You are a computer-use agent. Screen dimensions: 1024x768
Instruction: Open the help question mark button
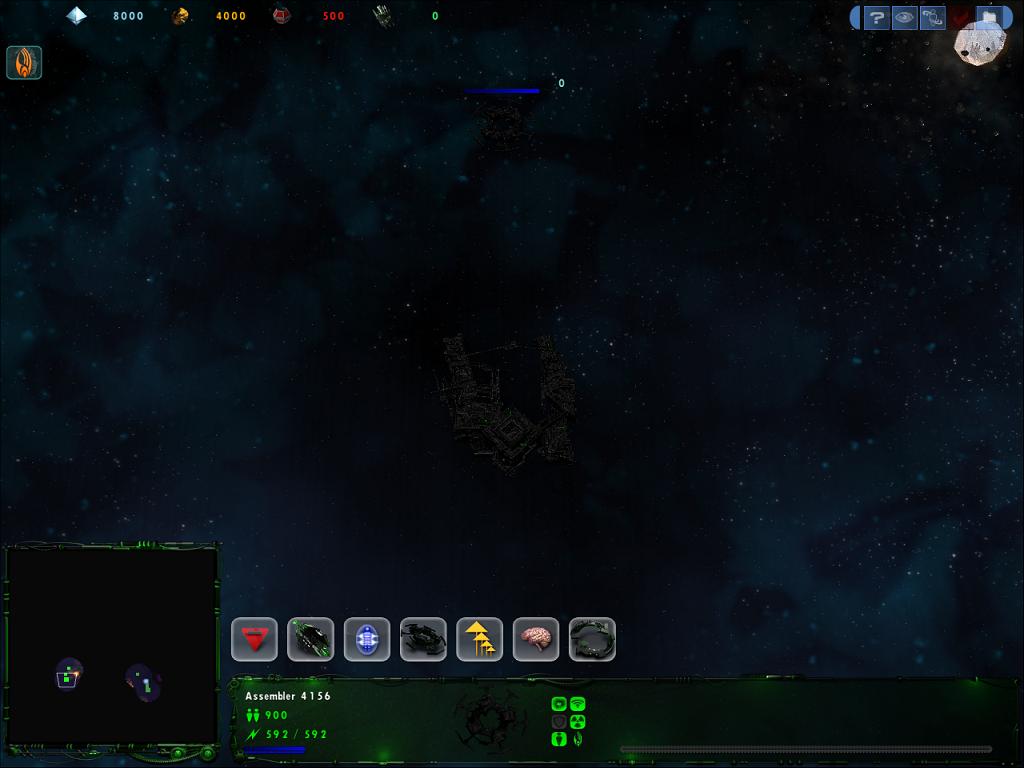876,18
